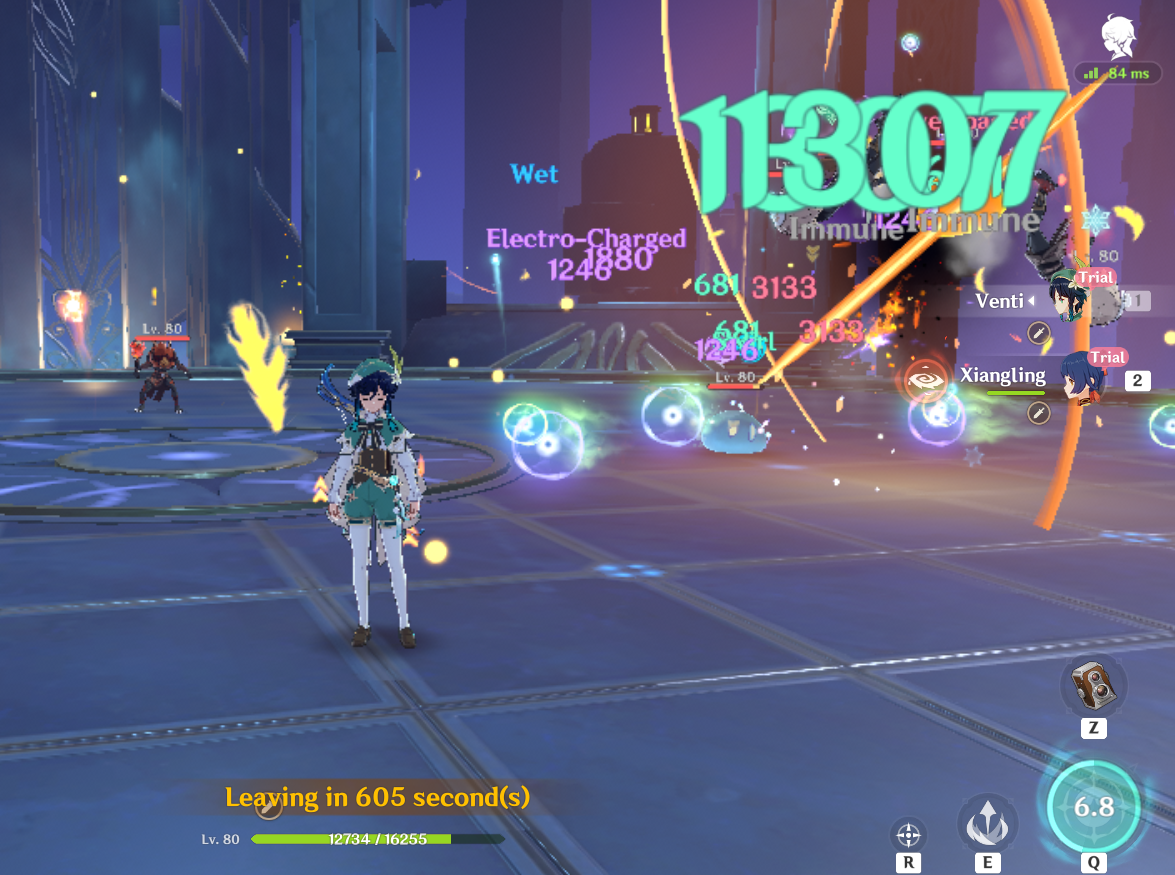Open the Paimon menu icon
The height and width of the screenshot is (875, 1175).
tap(1117, 38)
